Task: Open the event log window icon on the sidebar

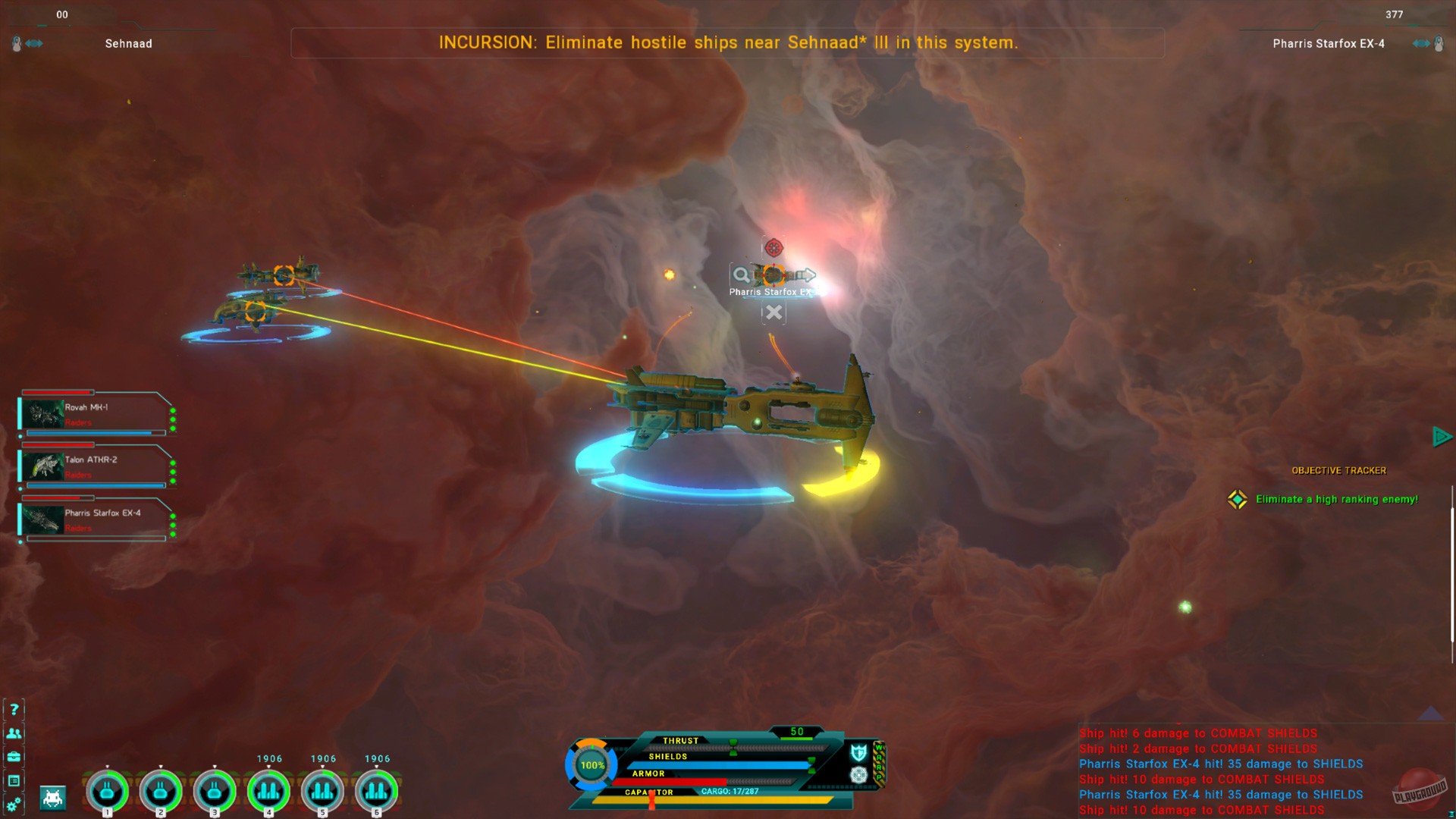Action: pos(14,780)
